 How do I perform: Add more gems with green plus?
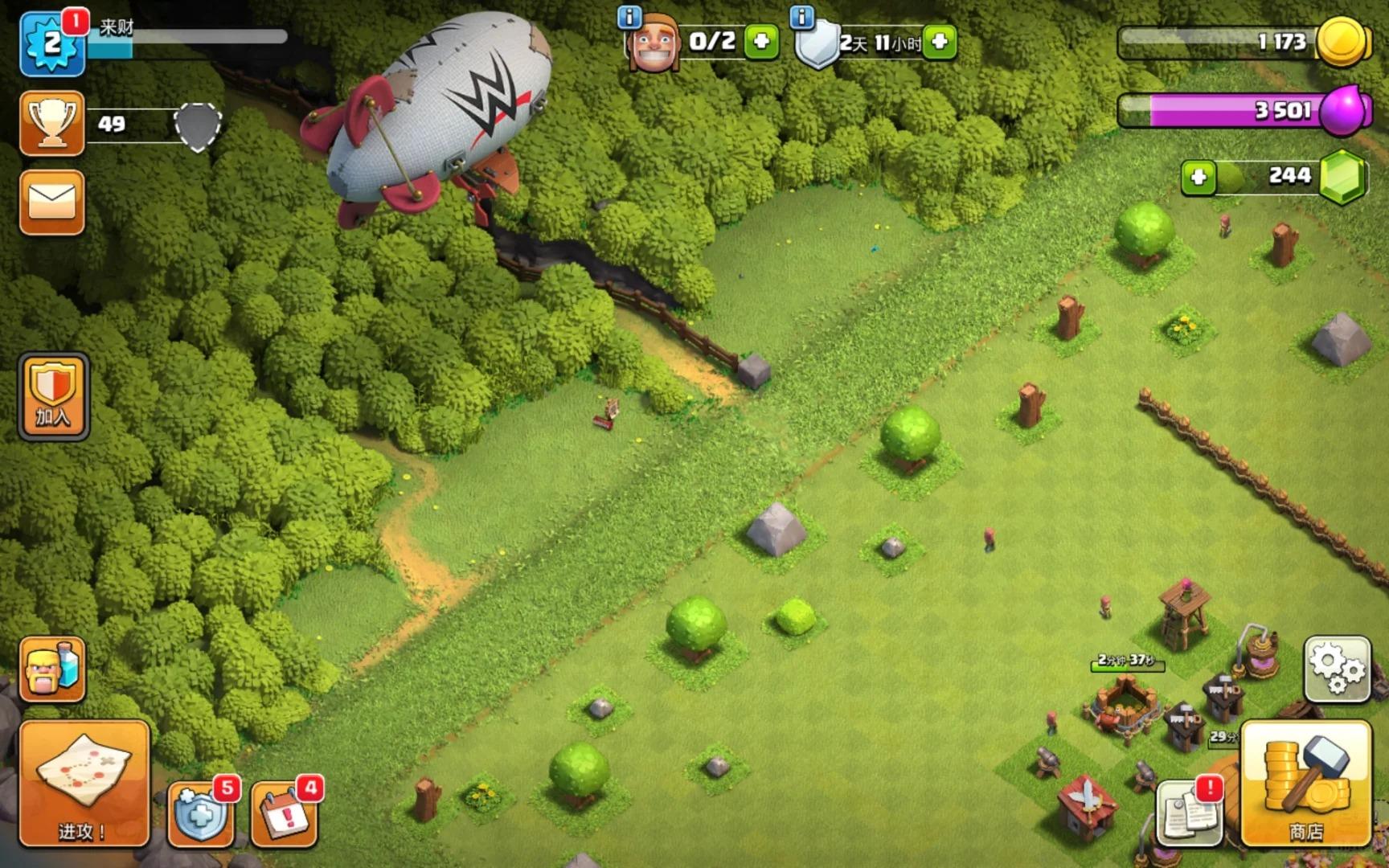pyautogui.click(x=1198, y=177)
